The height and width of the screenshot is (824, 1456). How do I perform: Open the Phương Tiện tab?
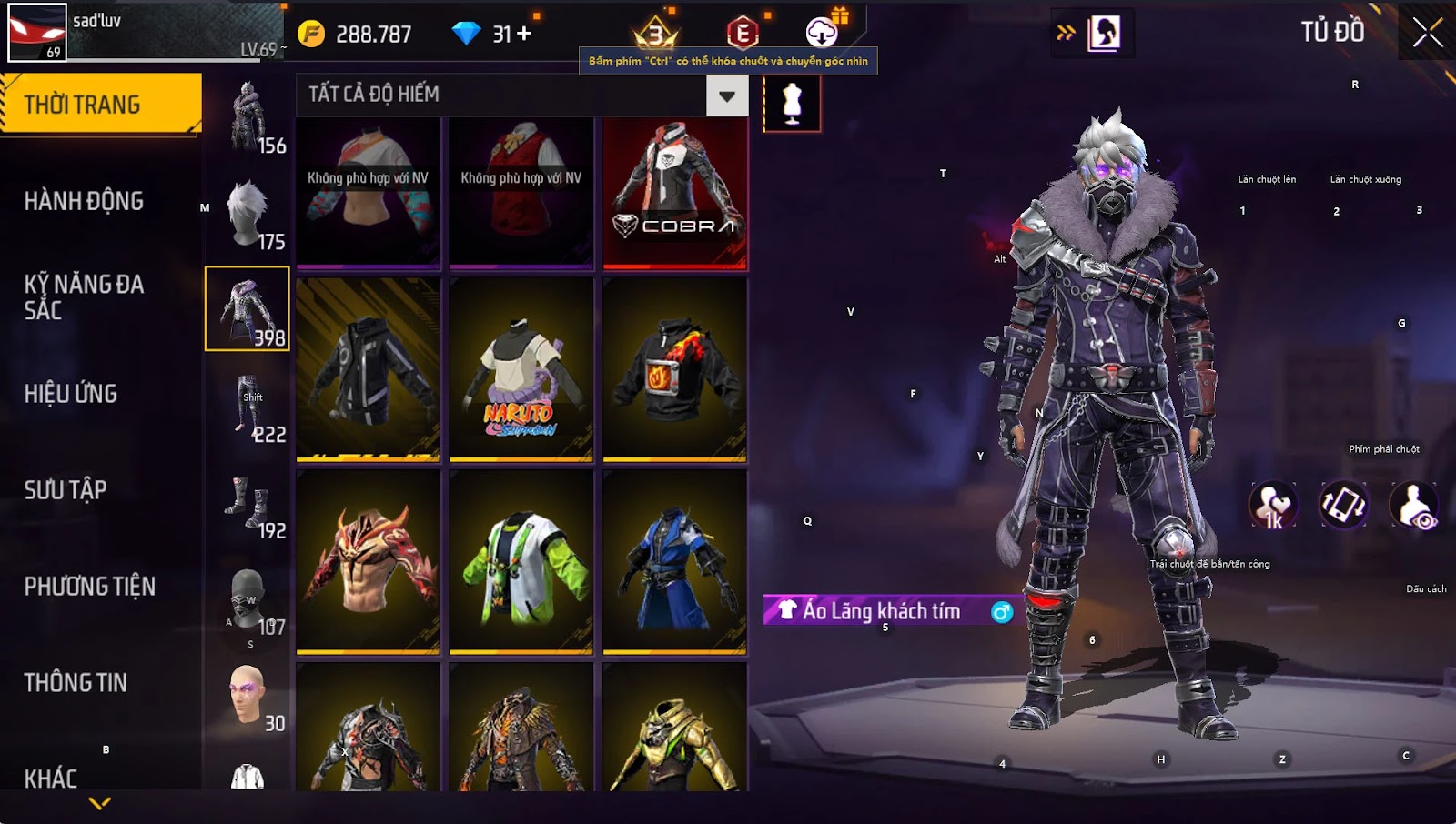coord(89,587)
